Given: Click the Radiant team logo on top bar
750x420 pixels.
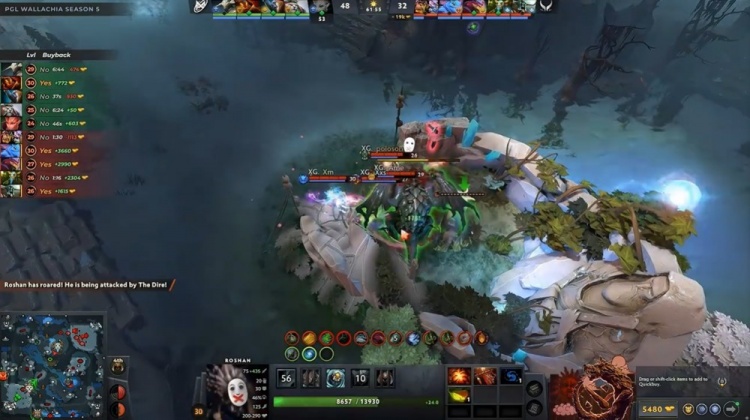Looking at the screenshot, I should point(199,7).
